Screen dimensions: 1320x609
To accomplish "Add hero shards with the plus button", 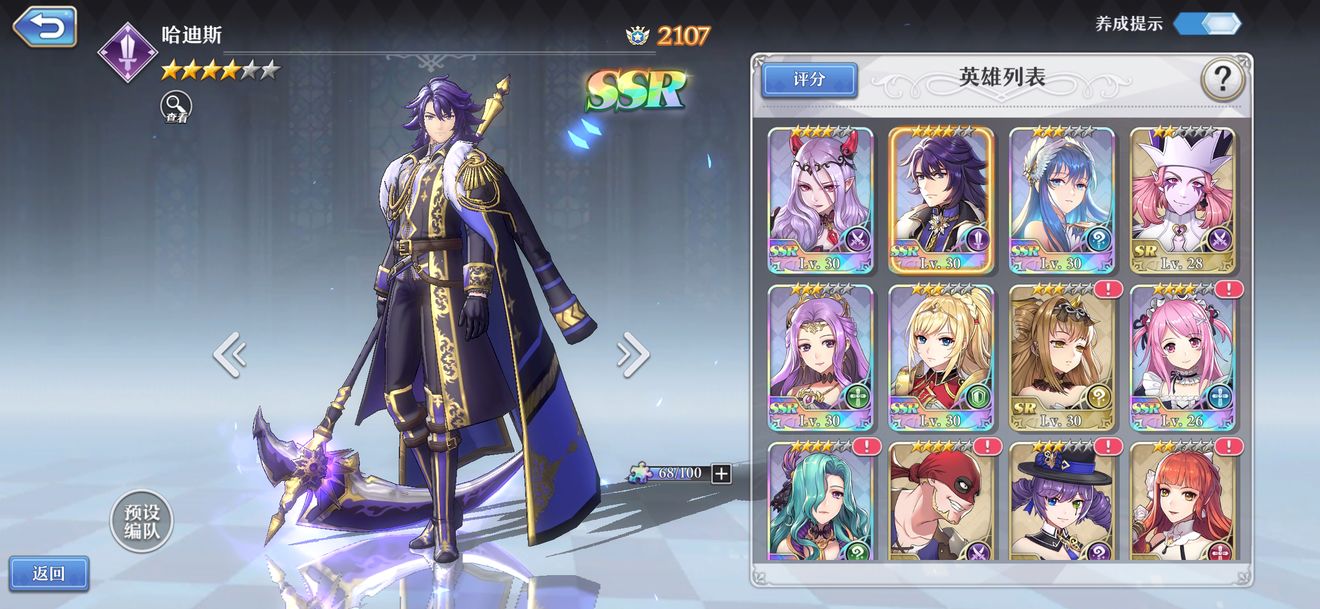I will point(721,473).
